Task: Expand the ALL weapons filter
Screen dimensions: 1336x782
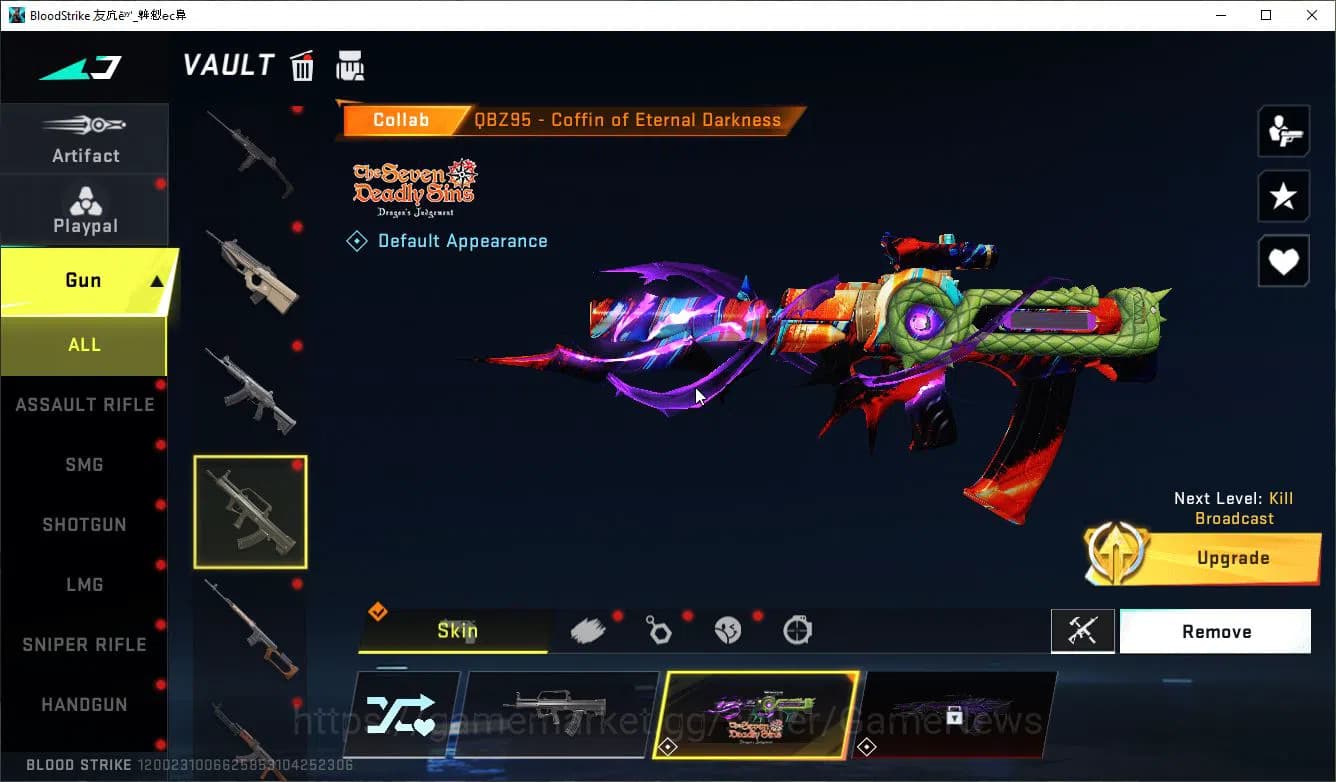Action: tap(84, 345)
